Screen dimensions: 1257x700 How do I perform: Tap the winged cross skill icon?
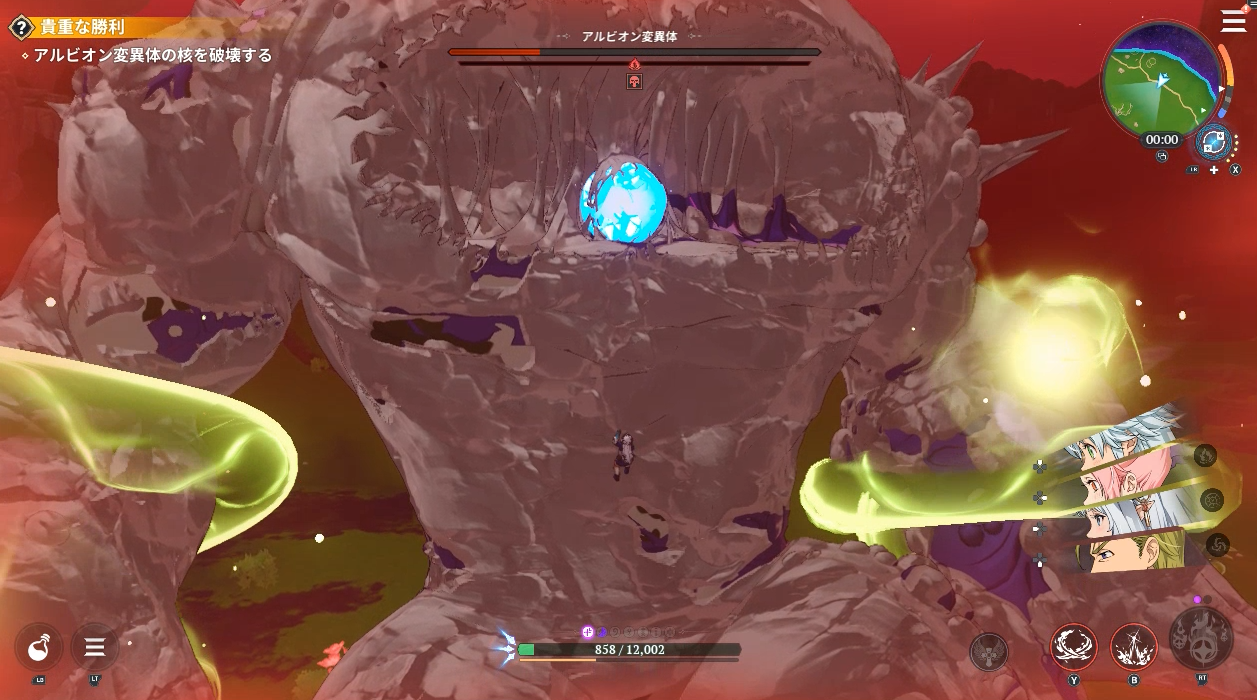pyautogui.click(x=988, y=652)
